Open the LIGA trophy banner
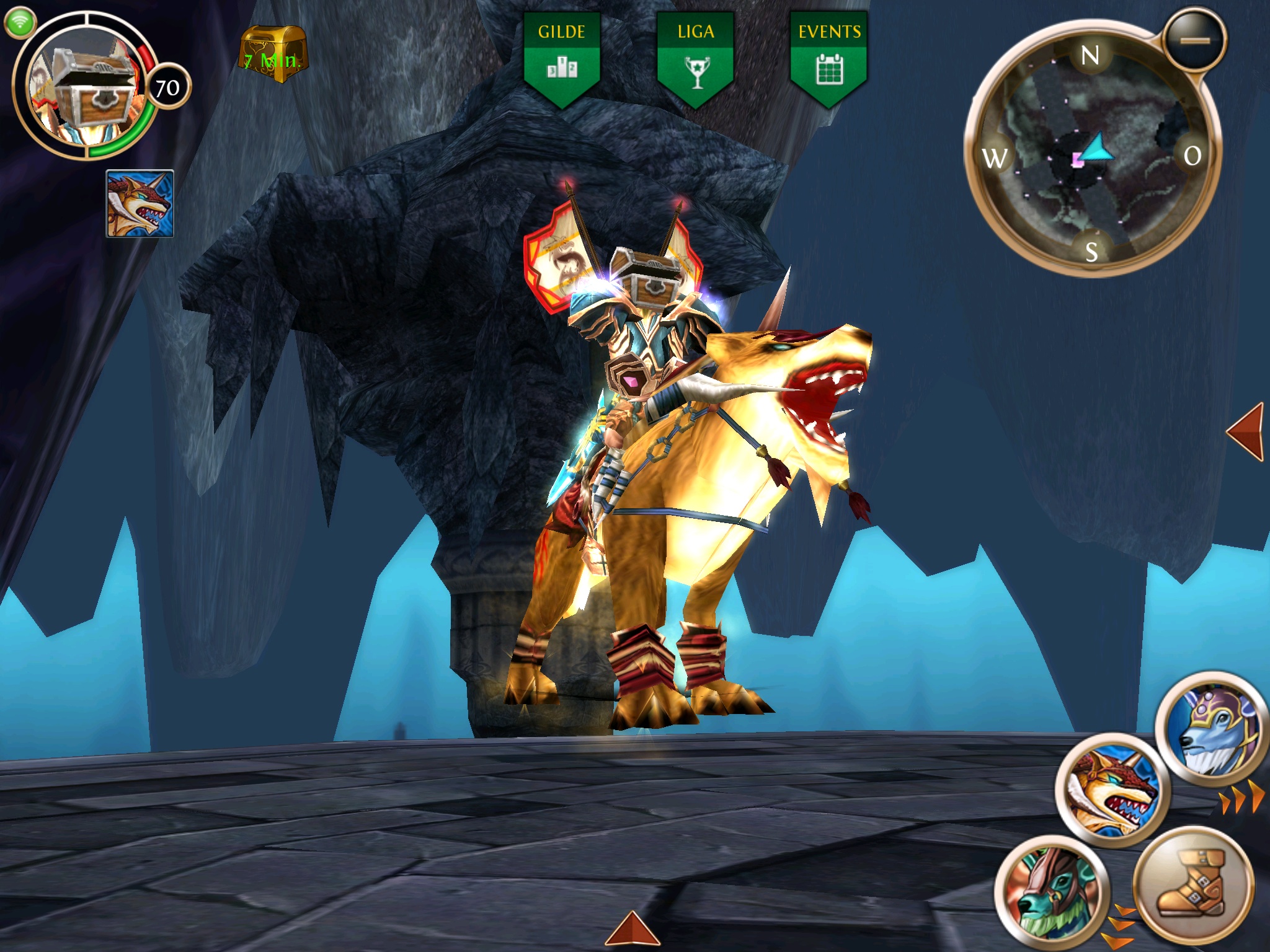This screenshot has width=1270, height=952. (x=695, y=59)
